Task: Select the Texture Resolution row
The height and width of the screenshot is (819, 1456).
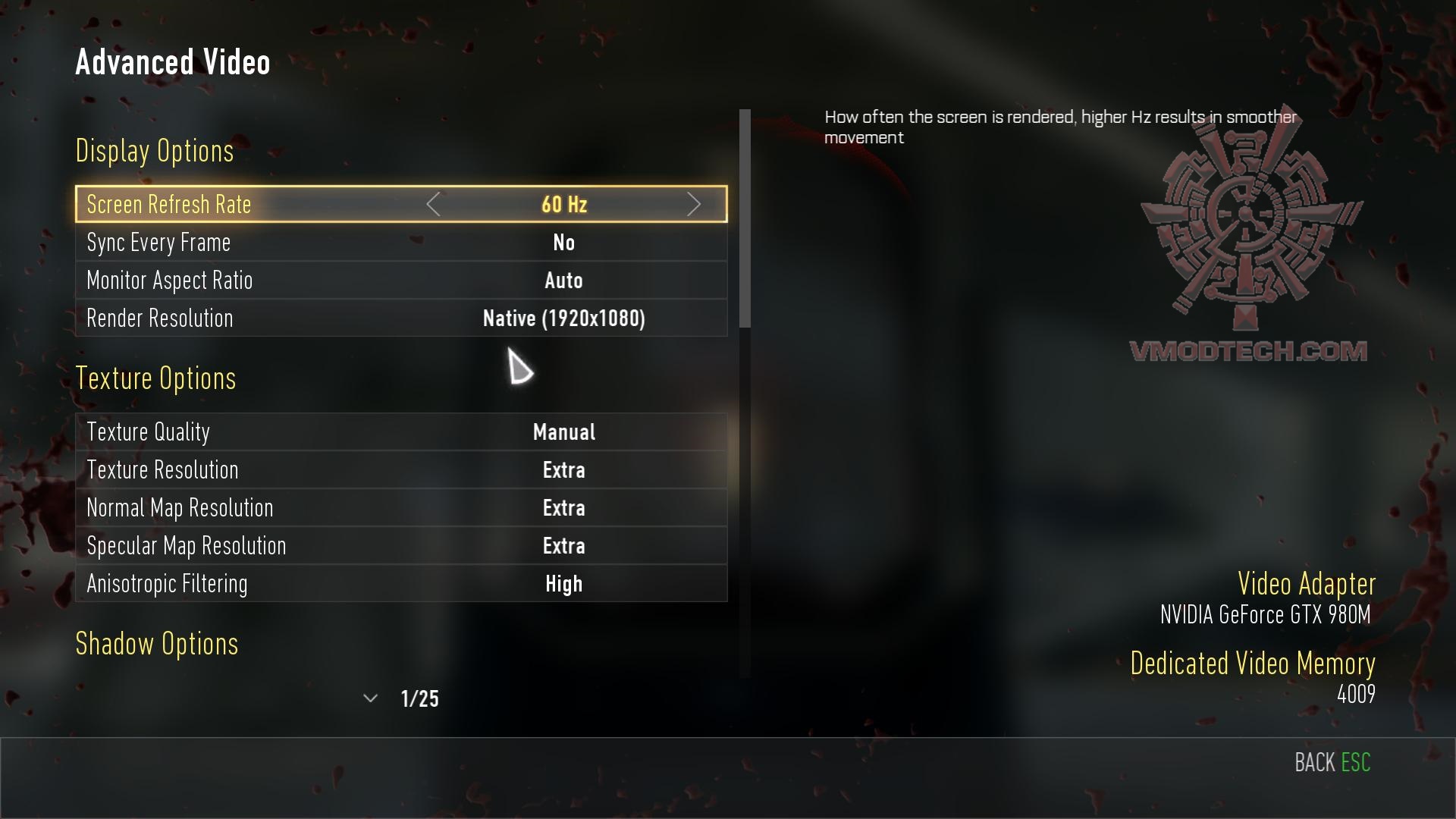Action: (x=400, y=470)
